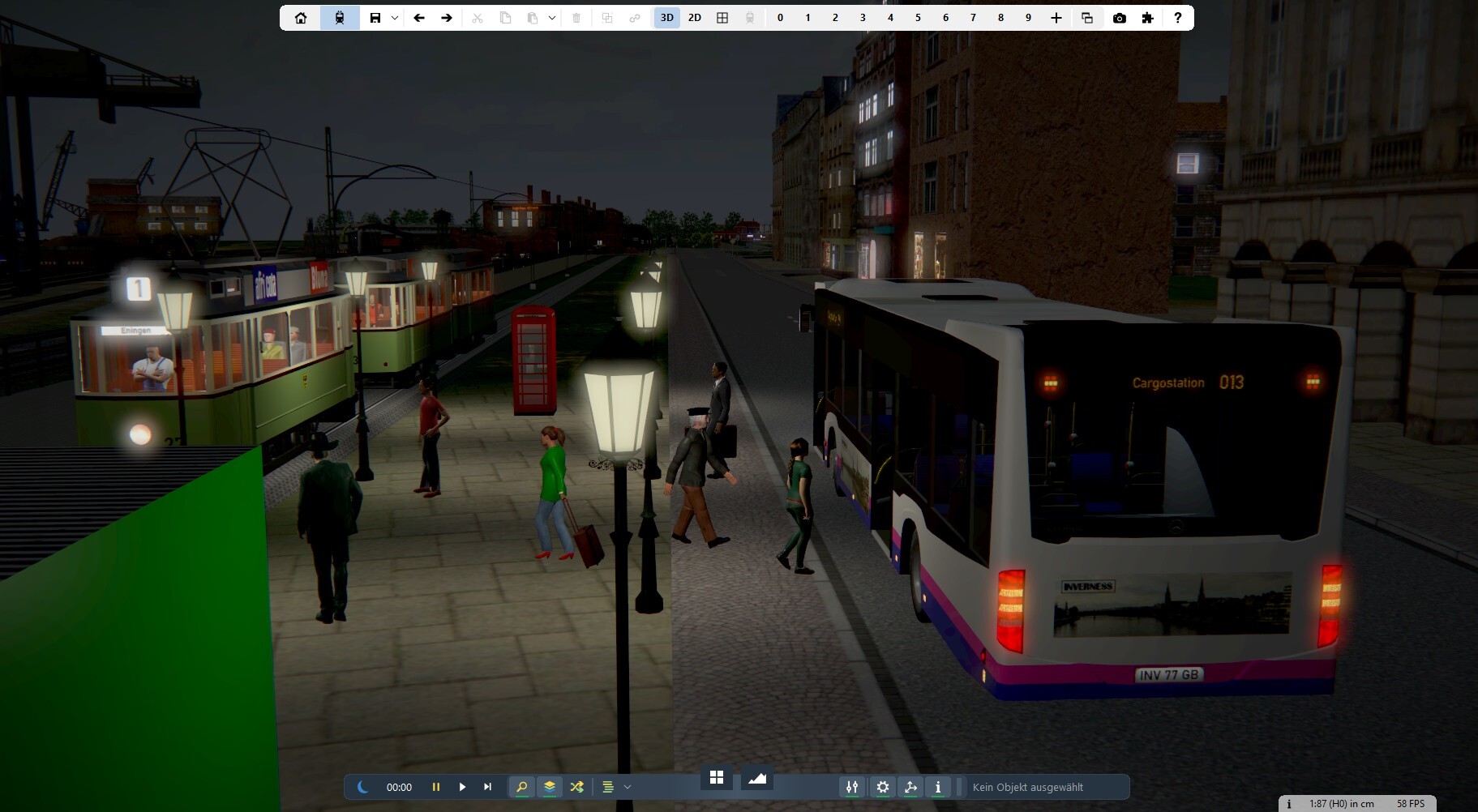Take a screenshot with the camera icon
This screenshot has width=1478, height=812.
coord(1120,18)
